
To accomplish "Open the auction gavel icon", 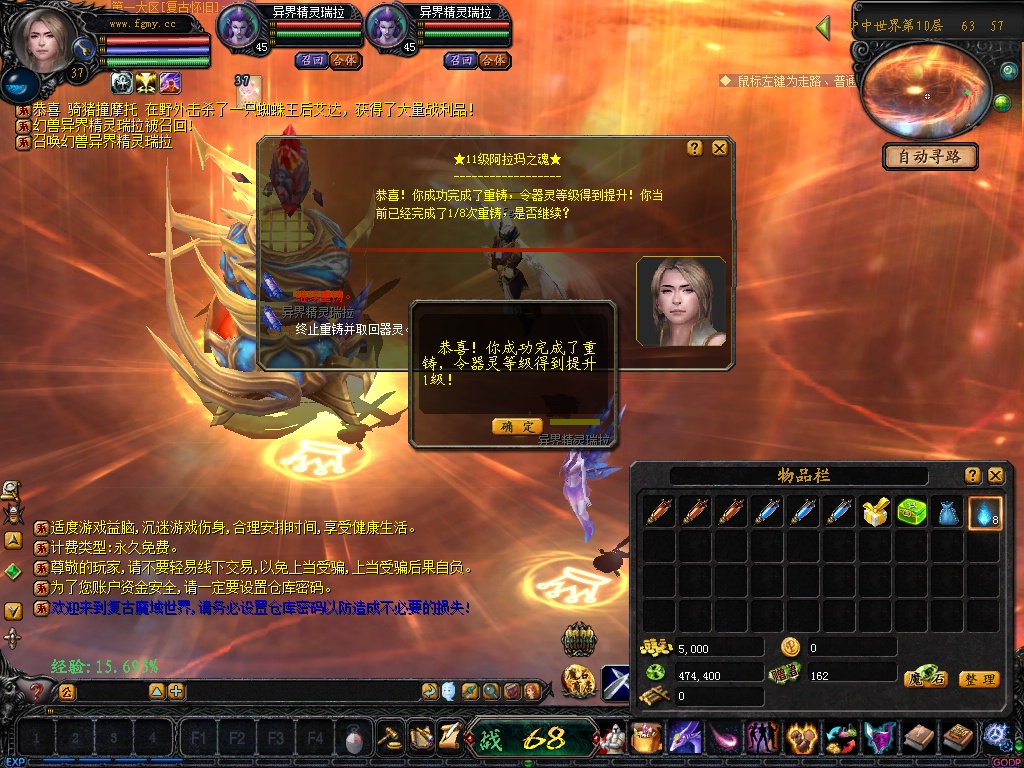I will click(x=389, y=738).
